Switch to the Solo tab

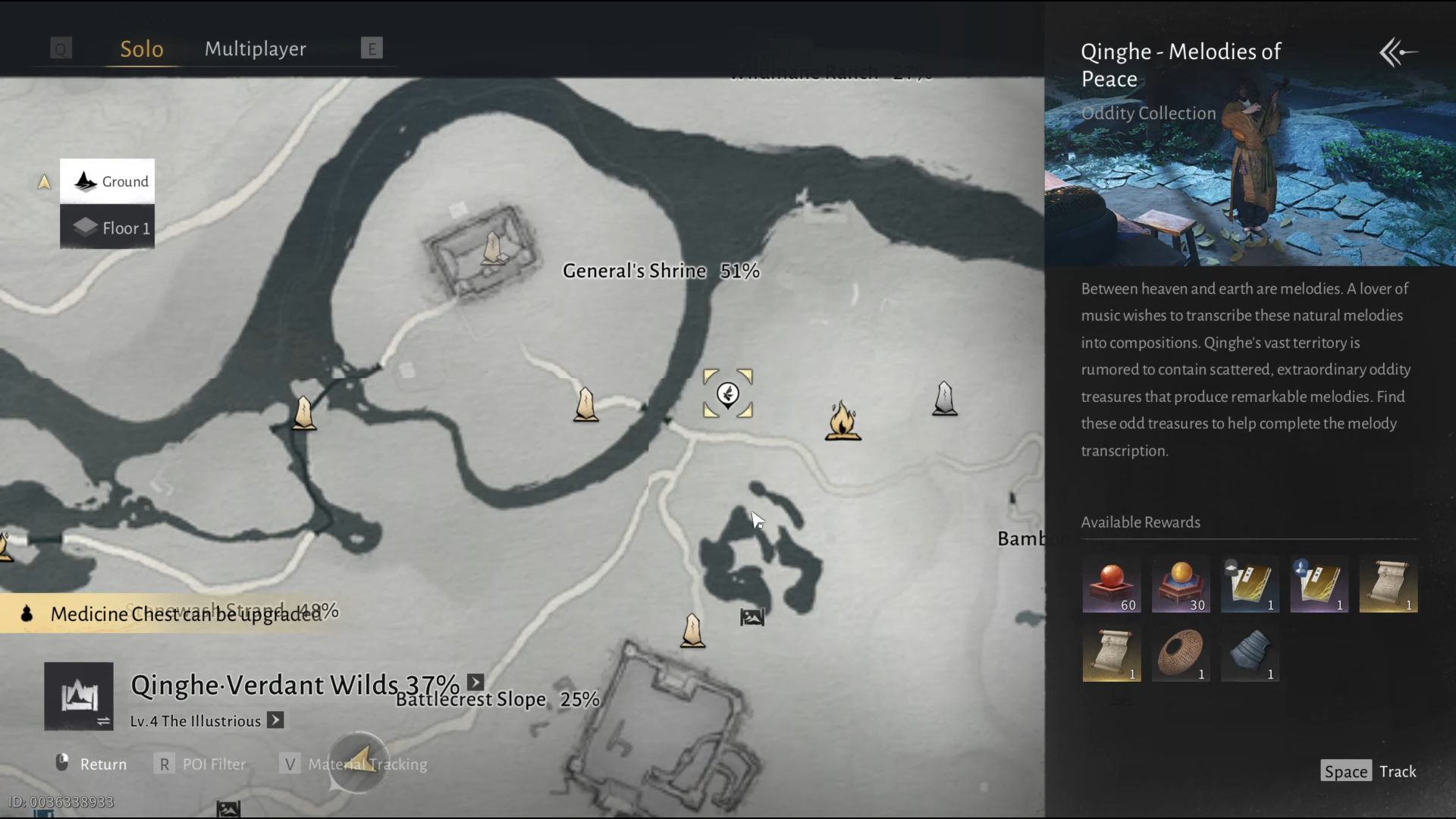point(142,49)
